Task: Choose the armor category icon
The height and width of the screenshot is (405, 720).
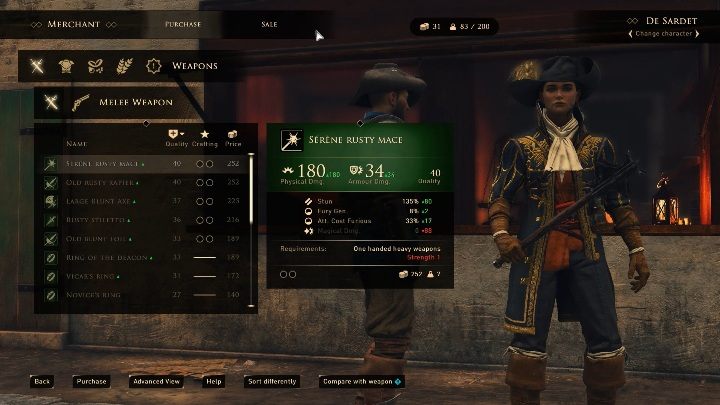Action: (x=67, y=67)
